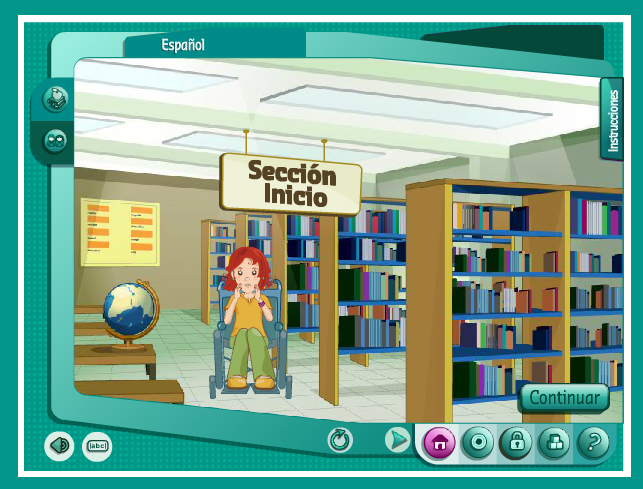Click the padlock icon button
643x489 pixels.
(515, 442)
